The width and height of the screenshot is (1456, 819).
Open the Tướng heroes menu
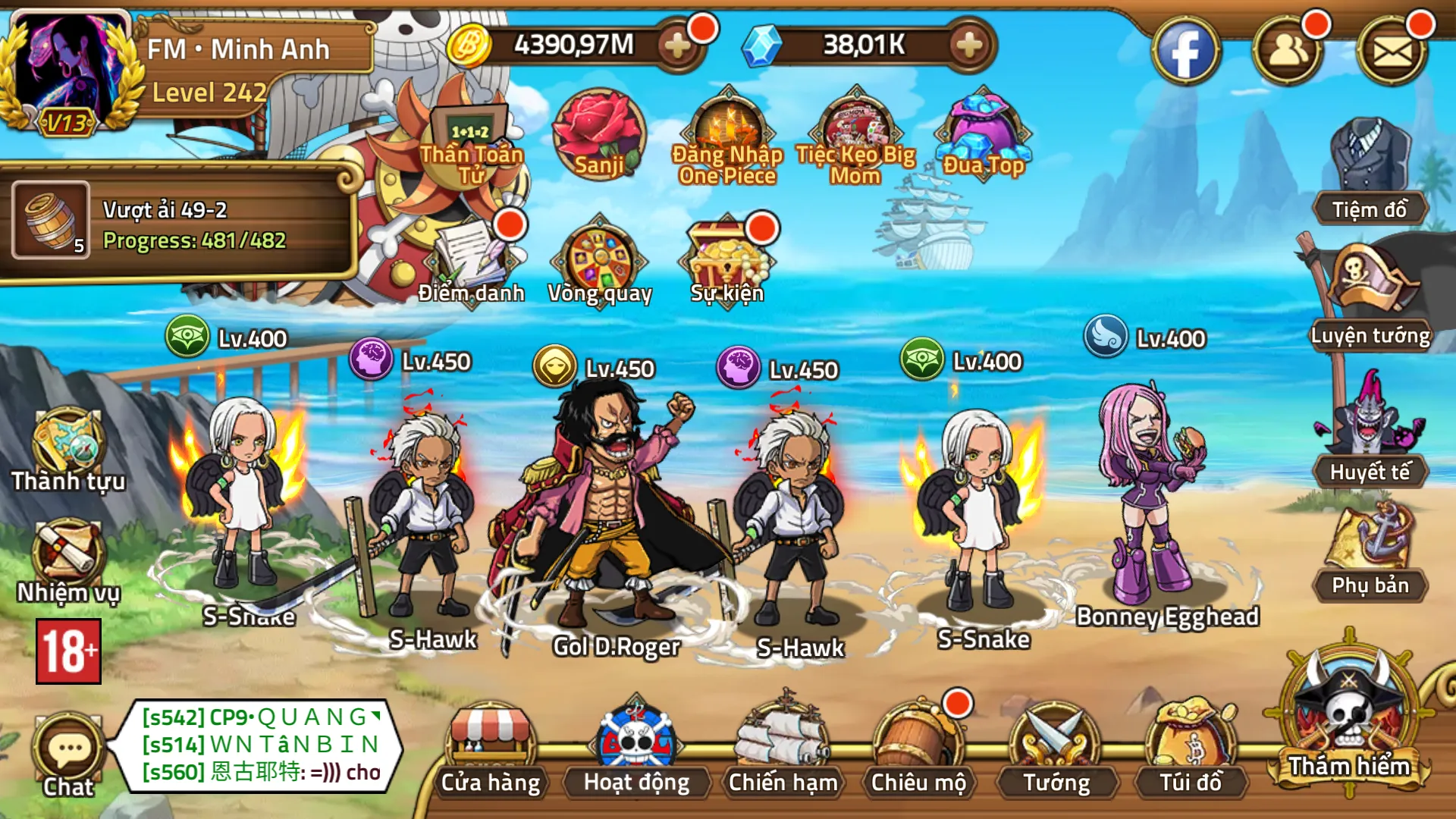(x=1056, y=751)
